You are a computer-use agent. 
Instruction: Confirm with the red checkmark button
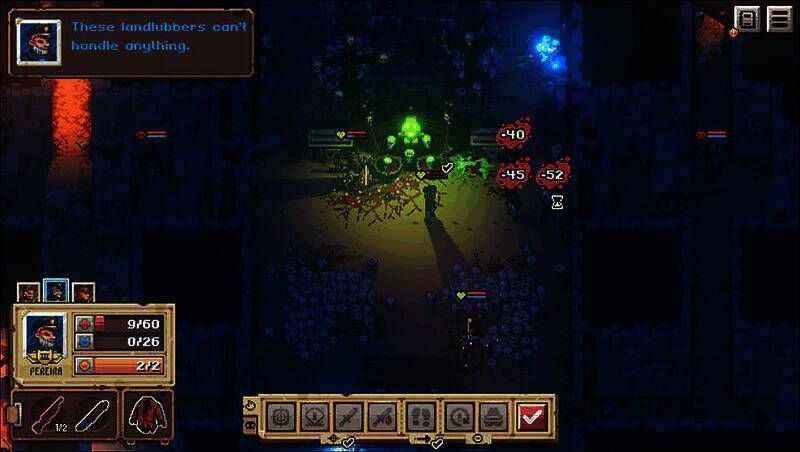point(532,416)
